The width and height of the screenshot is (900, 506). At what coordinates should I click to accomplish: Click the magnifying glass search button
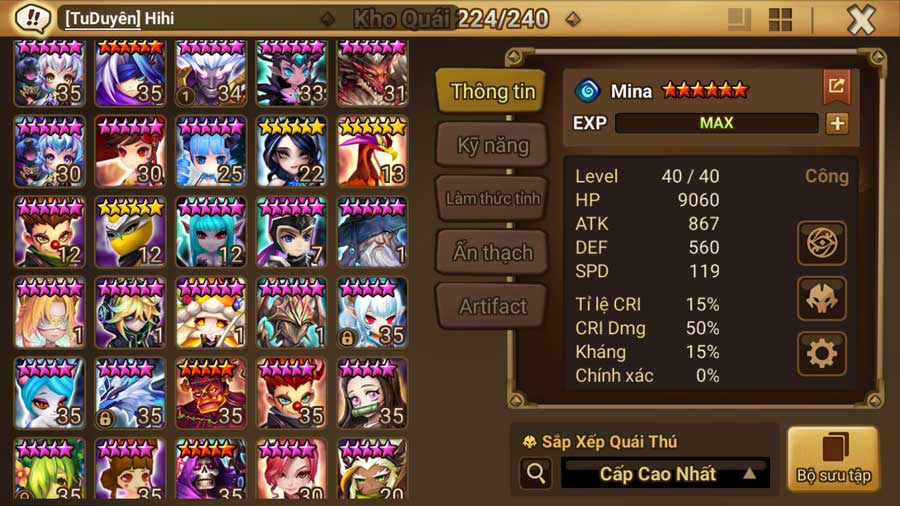click(x=535, y=474)
